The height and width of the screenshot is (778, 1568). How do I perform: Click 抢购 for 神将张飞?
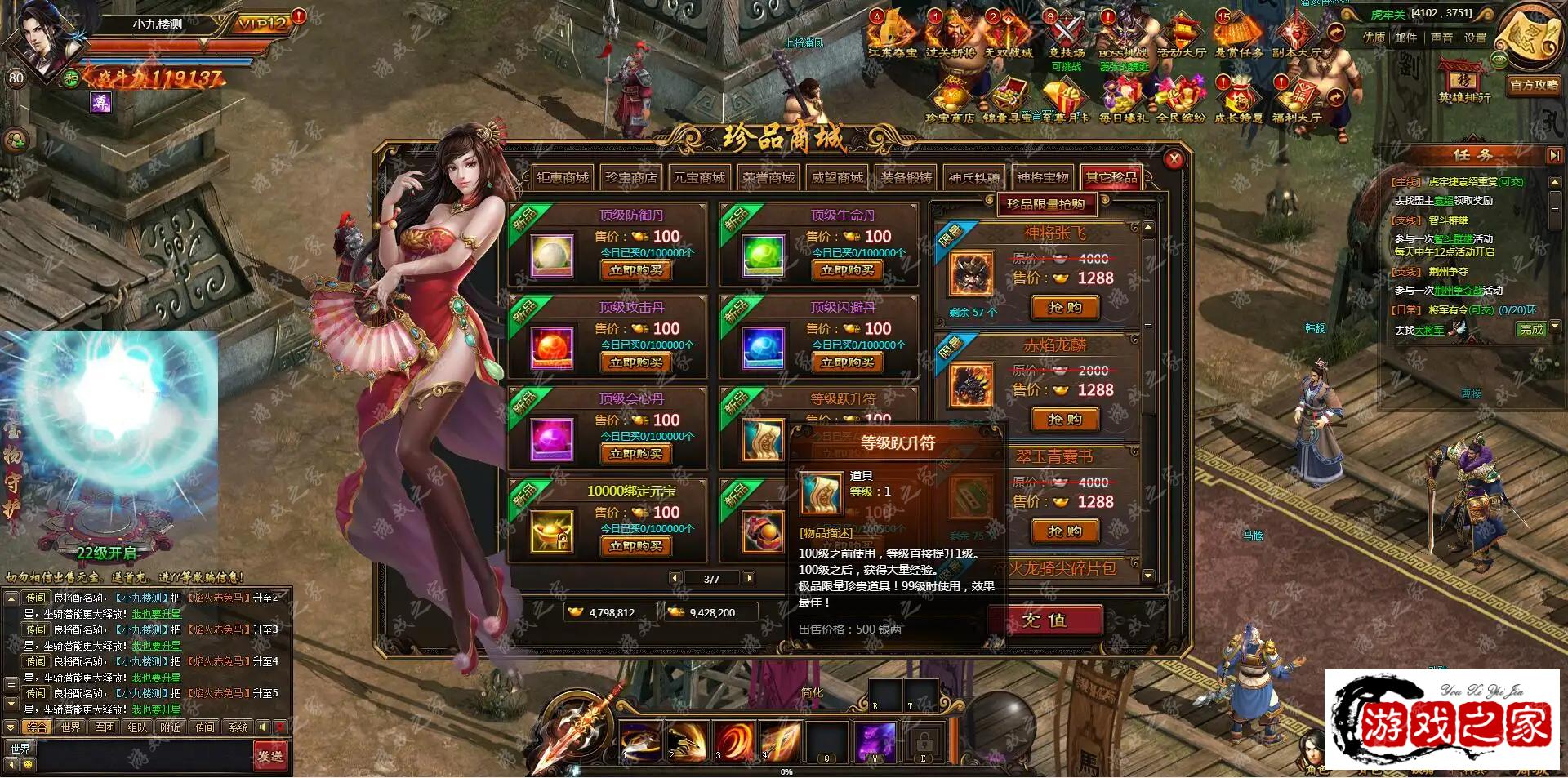(1065, 308)
